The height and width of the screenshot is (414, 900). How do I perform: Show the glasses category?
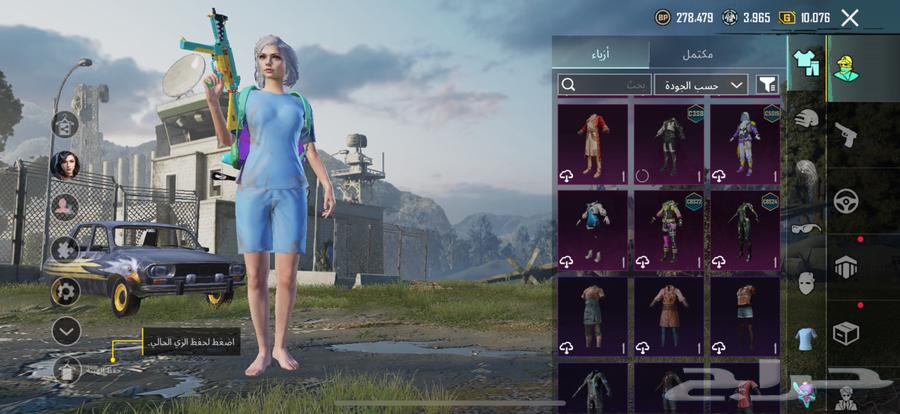coord(807,228)
